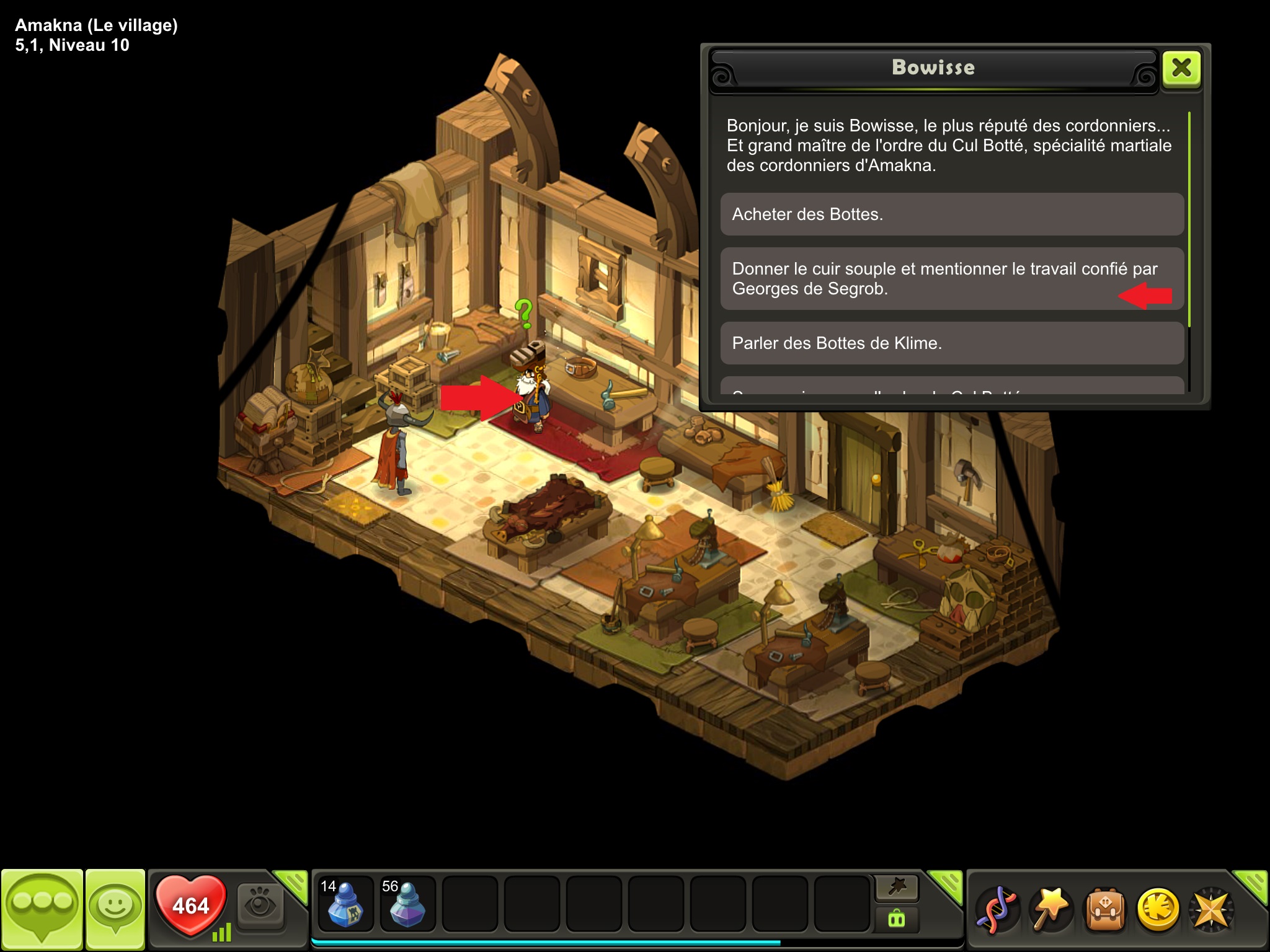1270x952 pixels.
Task: Pick 'Parler des Bottes de Klime.' option
Action: click(x=952, y=343)
